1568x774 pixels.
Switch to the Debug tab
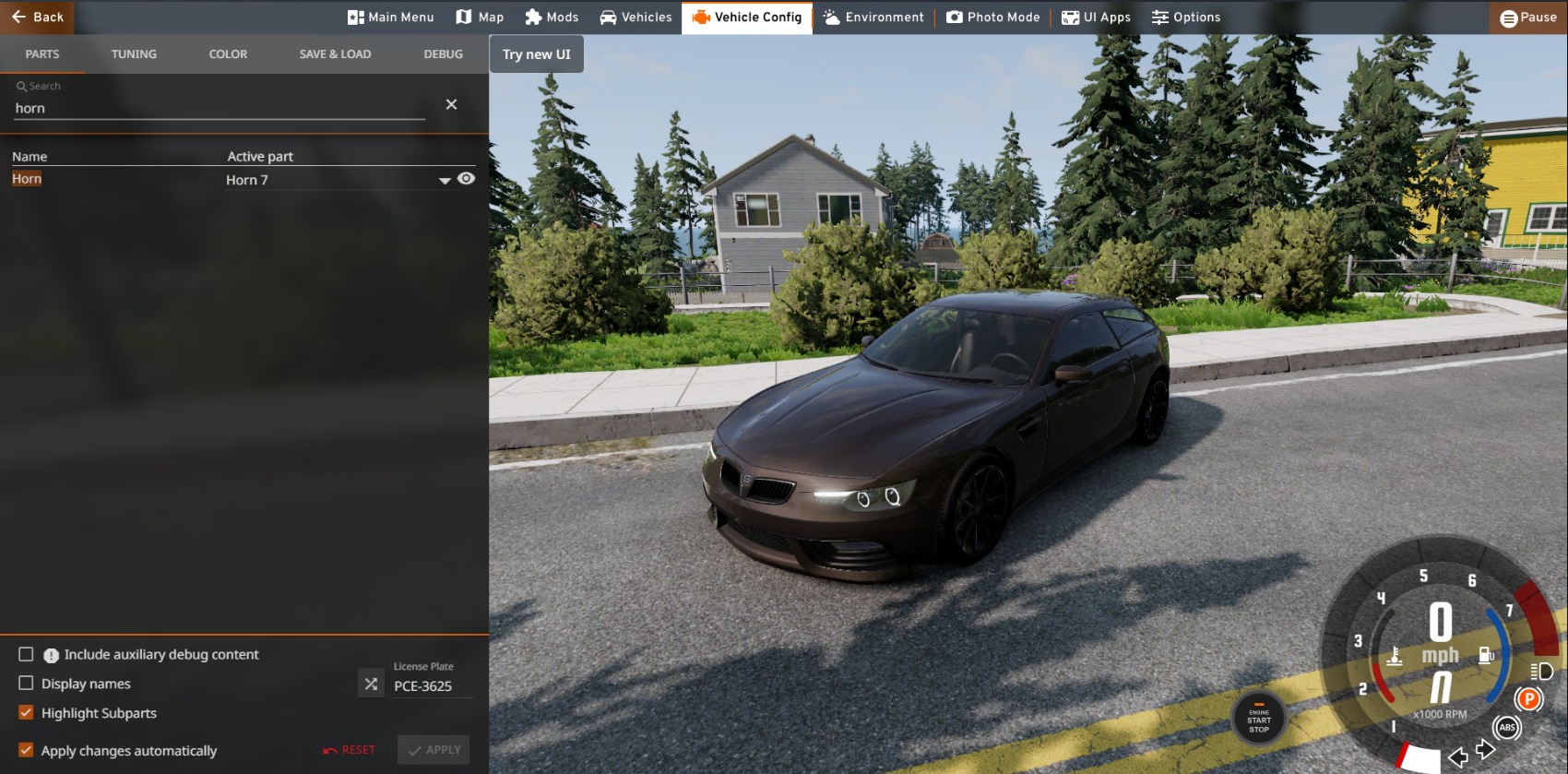click(x=443, y=54)
